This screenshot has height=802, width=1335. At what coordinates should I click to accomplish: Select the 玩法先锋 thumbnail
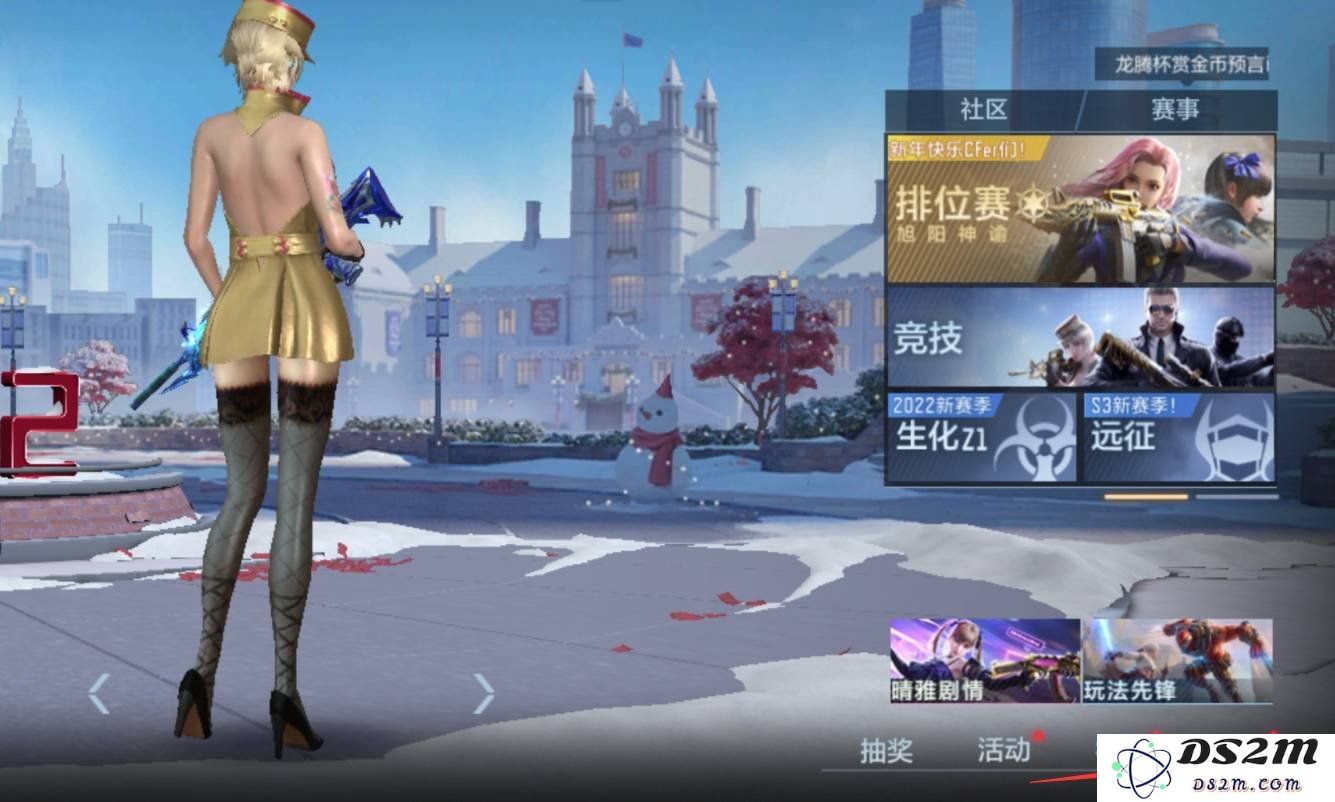[x=1177, y=660]
